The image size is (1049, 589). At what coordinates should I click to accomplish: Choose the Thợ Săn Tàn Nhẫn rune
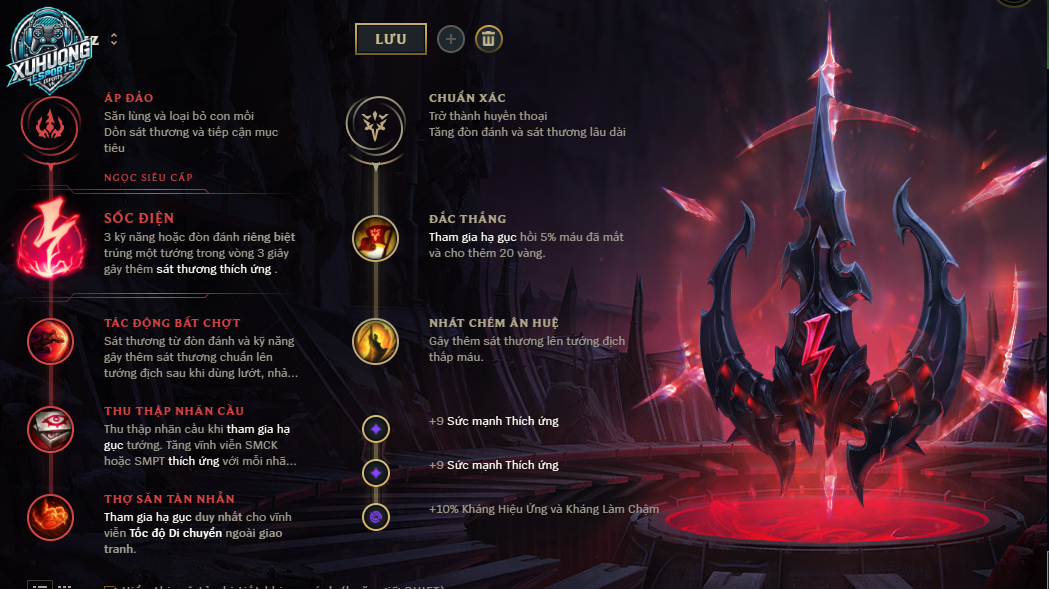(x=50, y=517)
